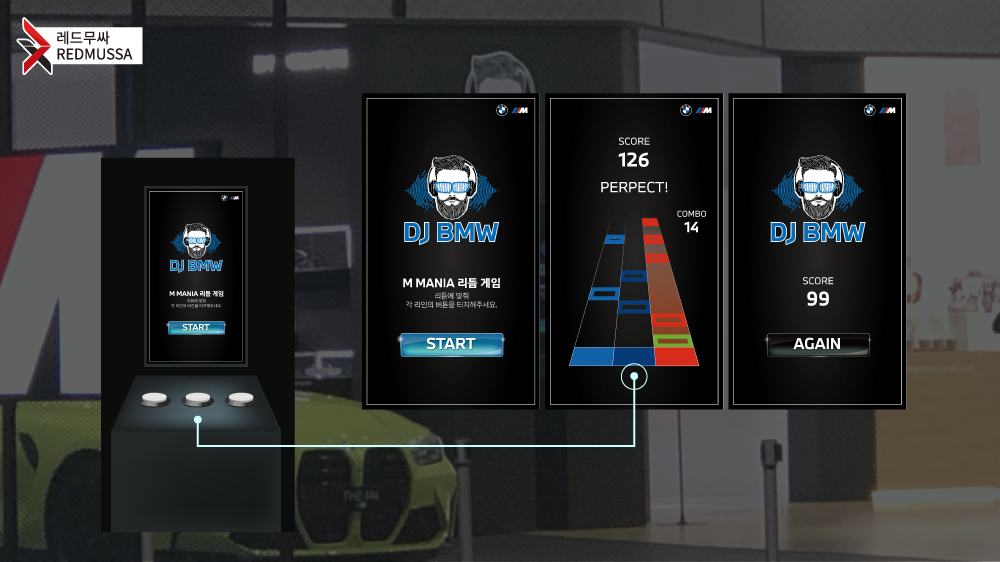The width and height of the screenshot is (1000, 562).
Task: Choose the AGAIN button to replay
Action: click(817, 344)
